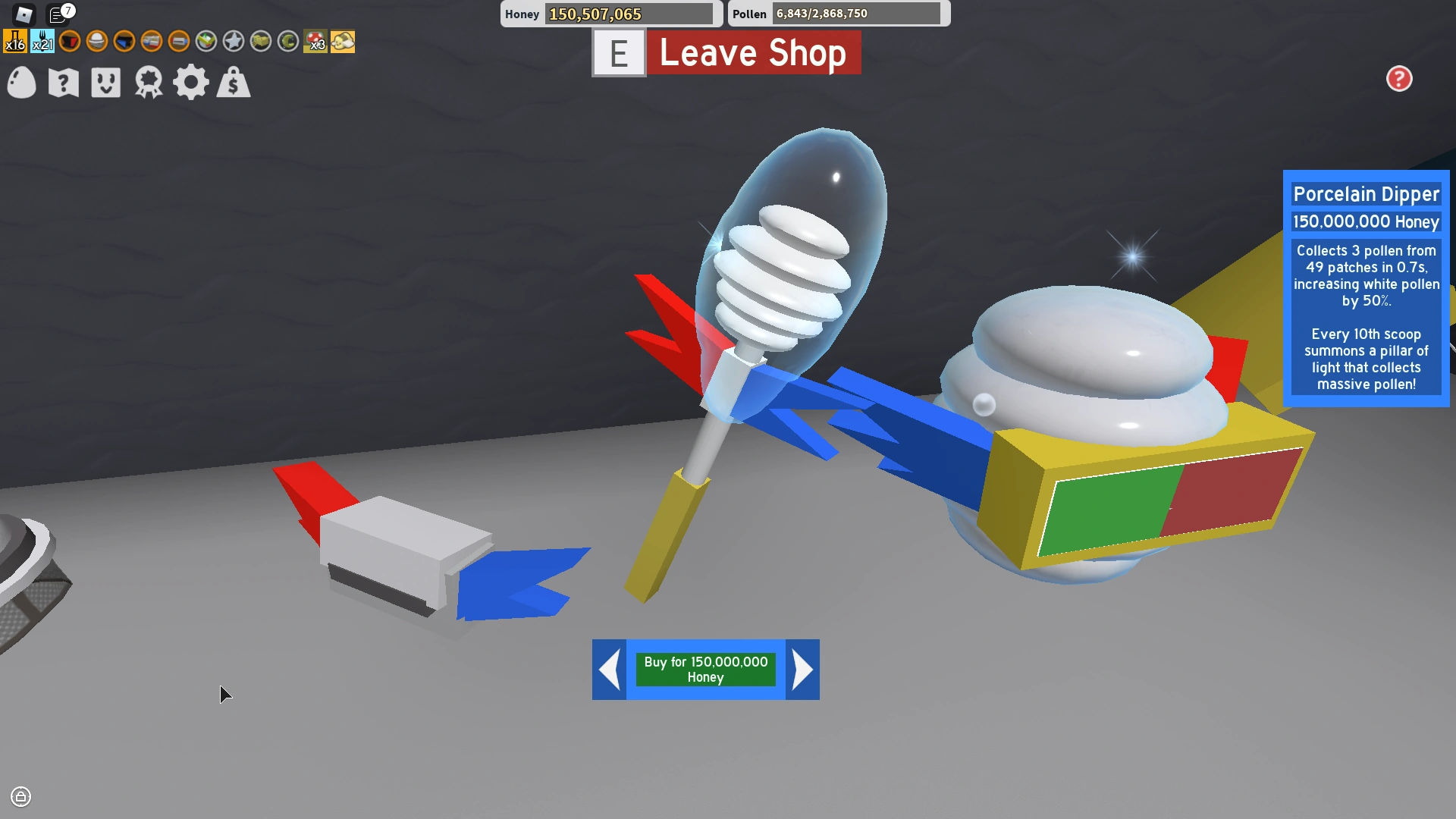The height and width of the screenshot is (819, 1456).
Task: Open the map with the question mark icon
Action: click(64, 83)
